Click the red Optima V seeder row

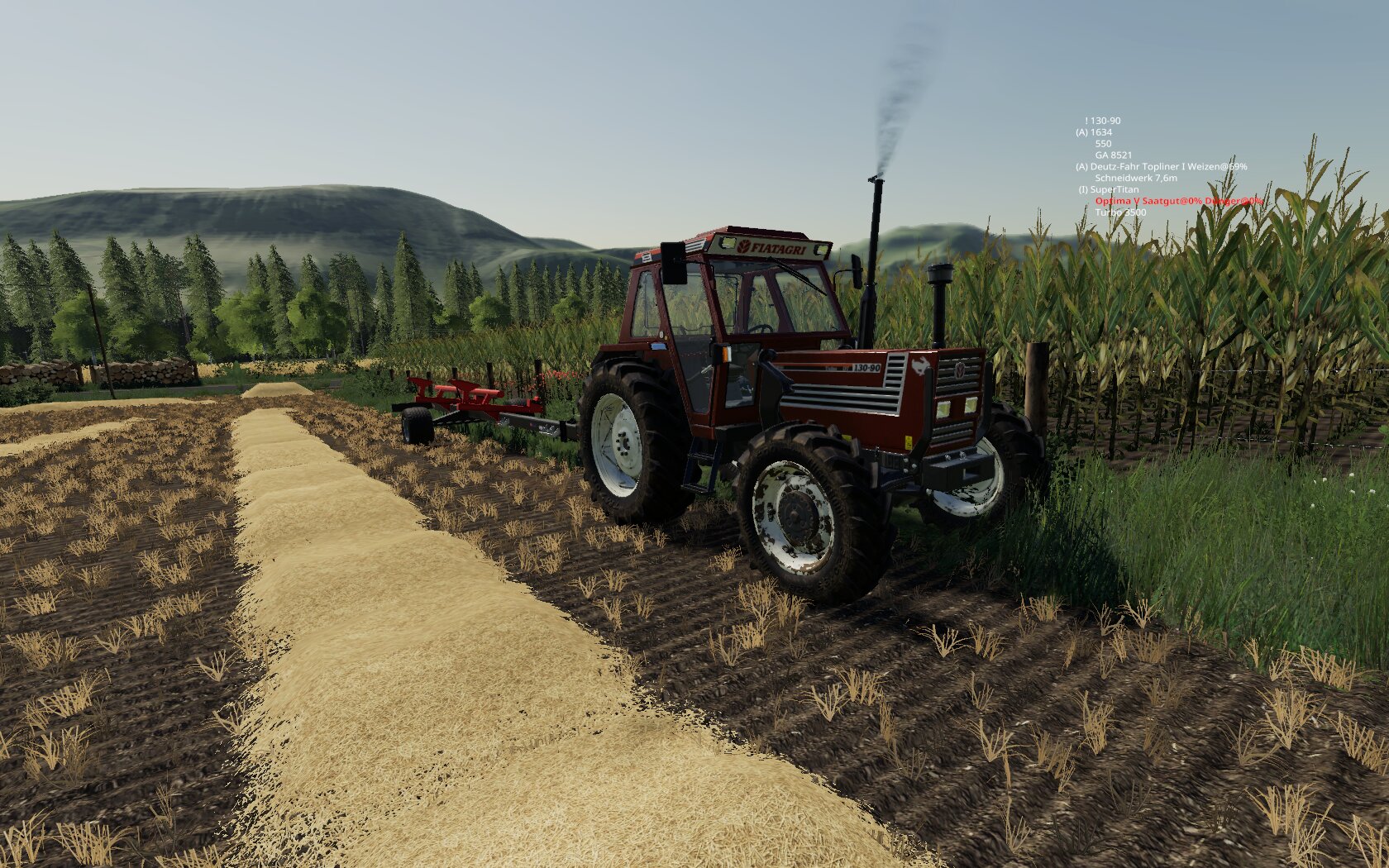click(1178, 201)
